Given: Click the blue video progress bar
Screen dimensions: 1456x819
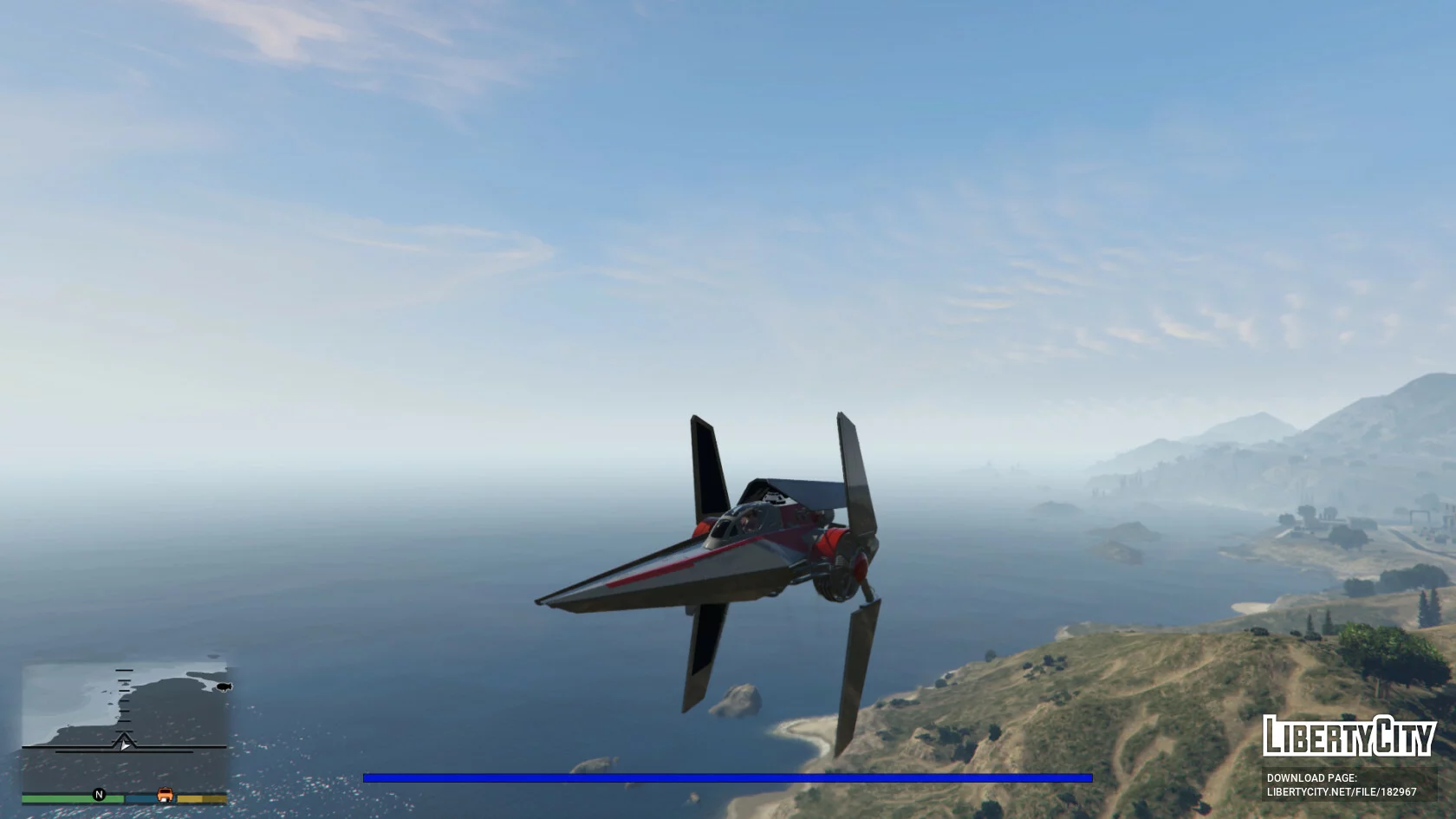Looking at the screenshot, I should point(727,778).
